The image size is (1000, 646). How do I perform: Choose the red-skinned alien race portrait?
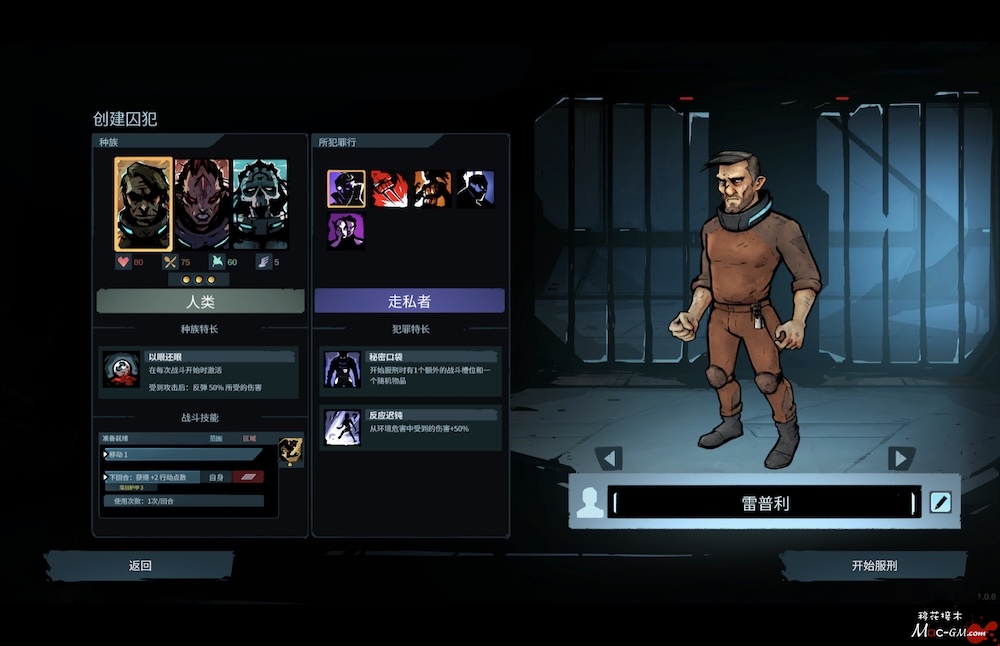pos(202,204)
